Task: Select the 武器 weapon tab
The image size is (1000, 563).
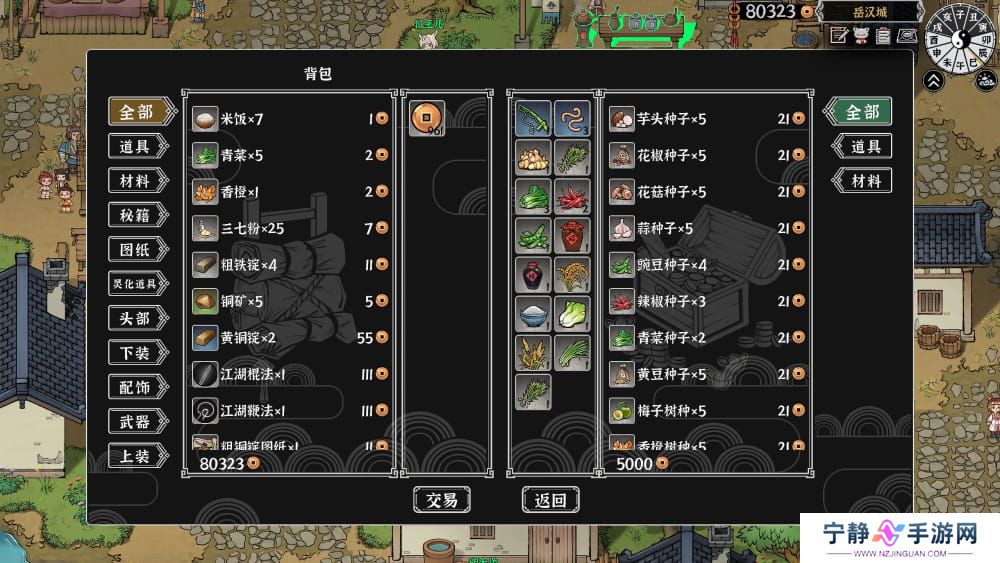Action: (135, 421)
